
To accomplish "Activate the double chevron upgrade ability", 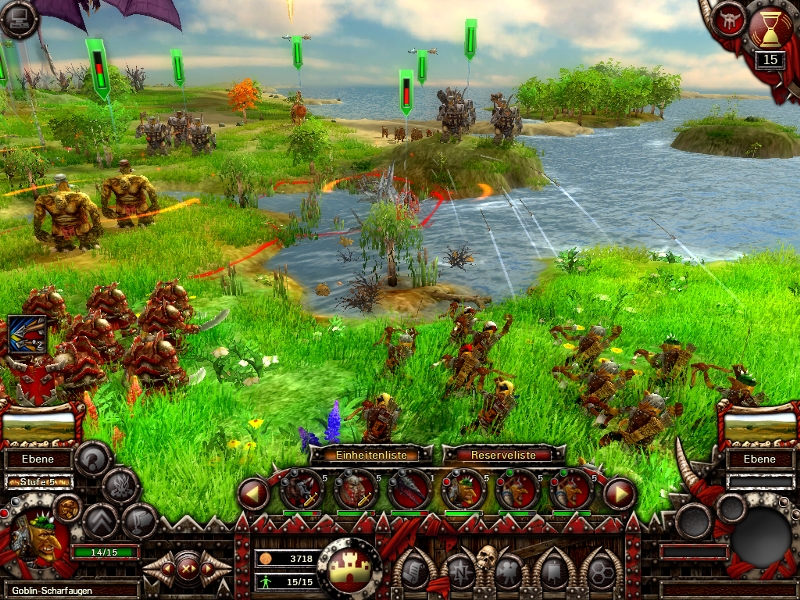I will tap(101, 522).
